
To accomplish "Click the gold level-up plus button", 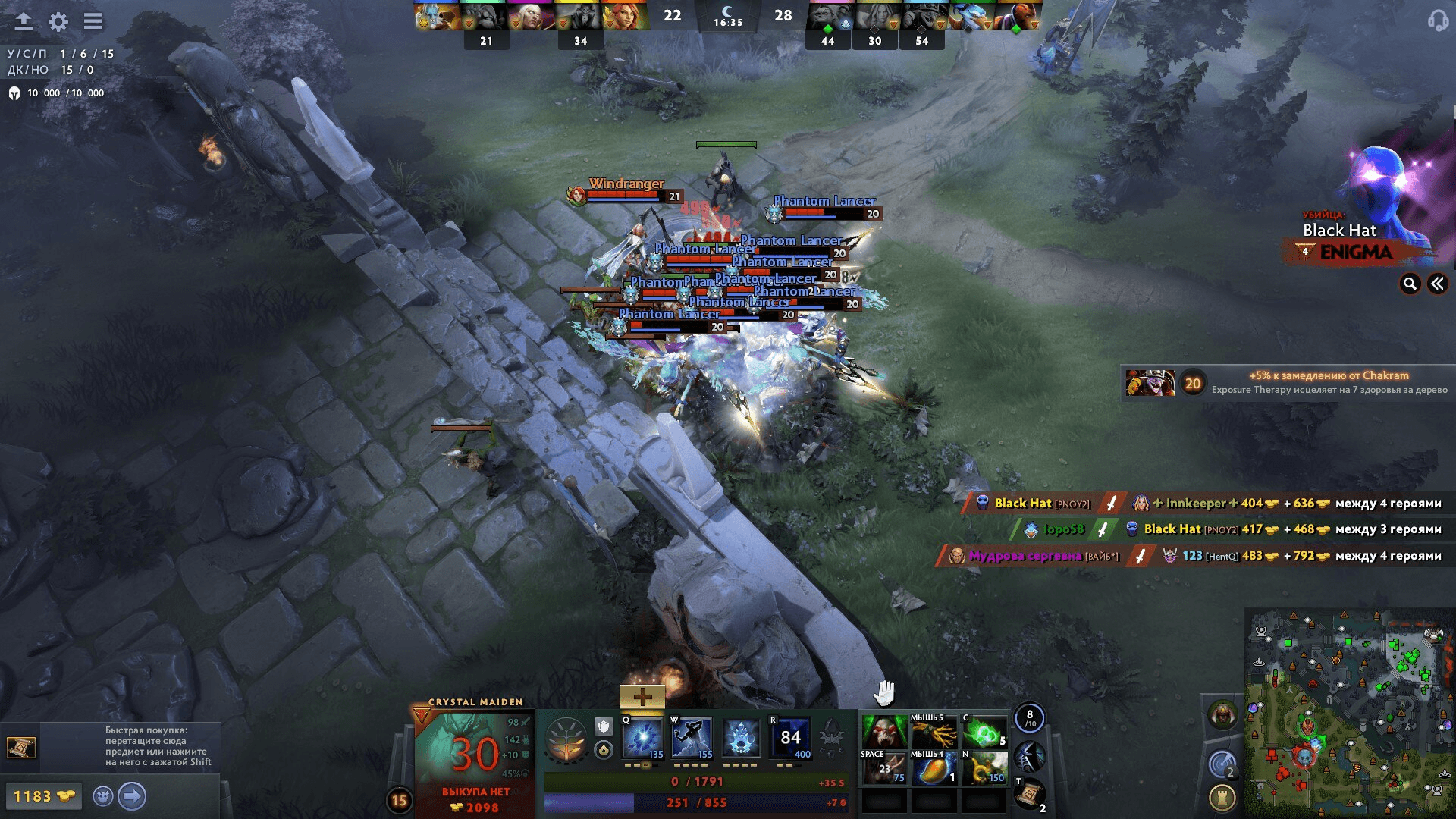I will tap(642, 696).
